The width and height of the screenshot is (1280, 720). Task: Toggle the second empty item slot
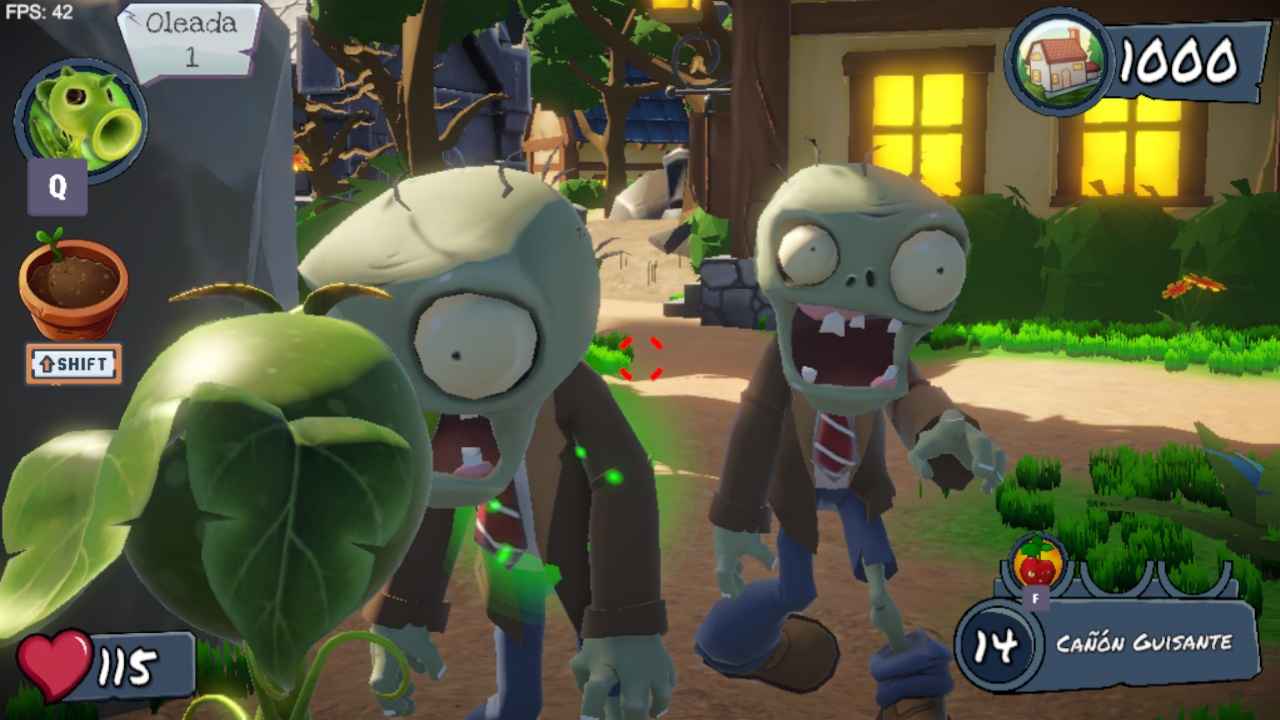1192,578
